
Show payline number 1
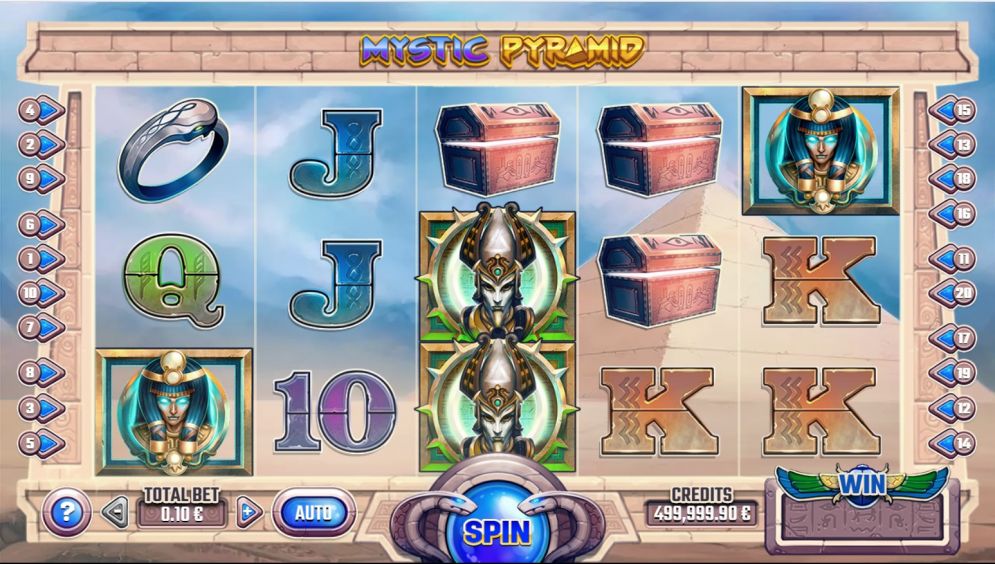pyautogui.click(x=40, y=259)
